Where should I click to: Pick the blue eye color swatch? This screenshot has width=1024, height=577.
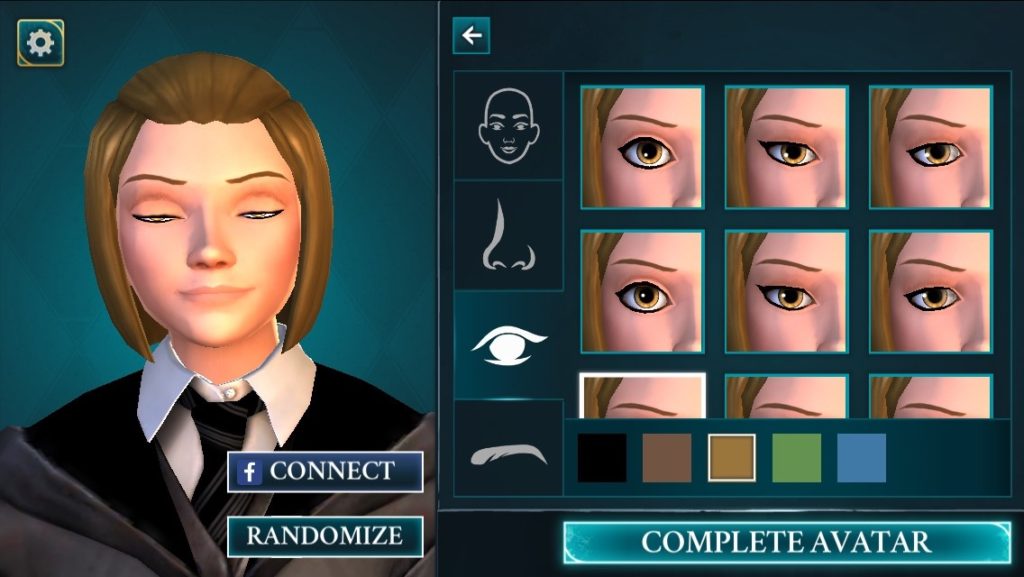click(x=861, y=458)
